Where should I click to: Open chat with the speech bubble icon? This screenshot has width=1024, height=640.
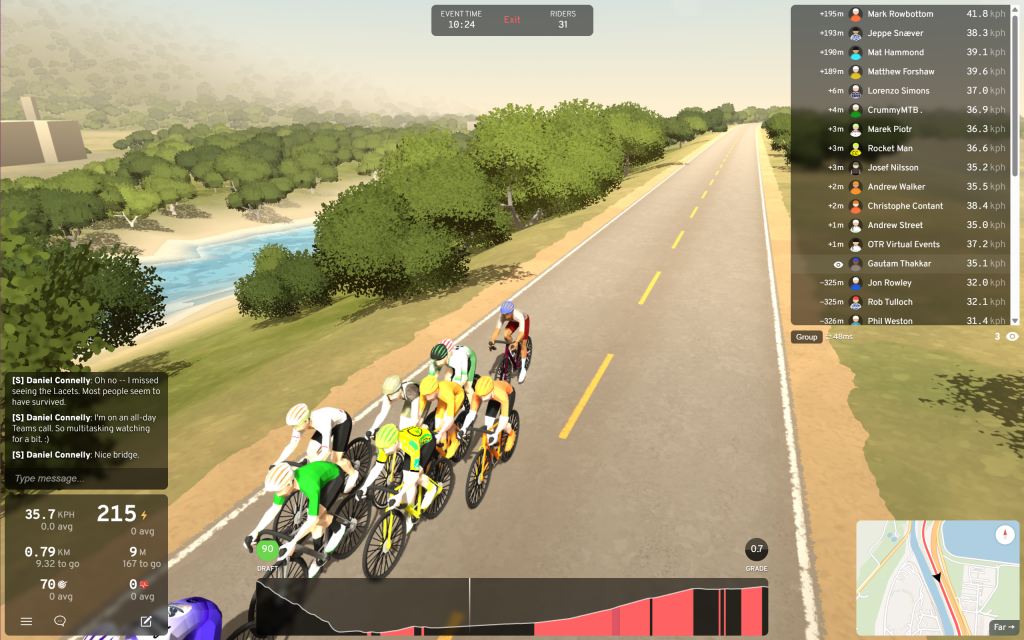(60, 621)
